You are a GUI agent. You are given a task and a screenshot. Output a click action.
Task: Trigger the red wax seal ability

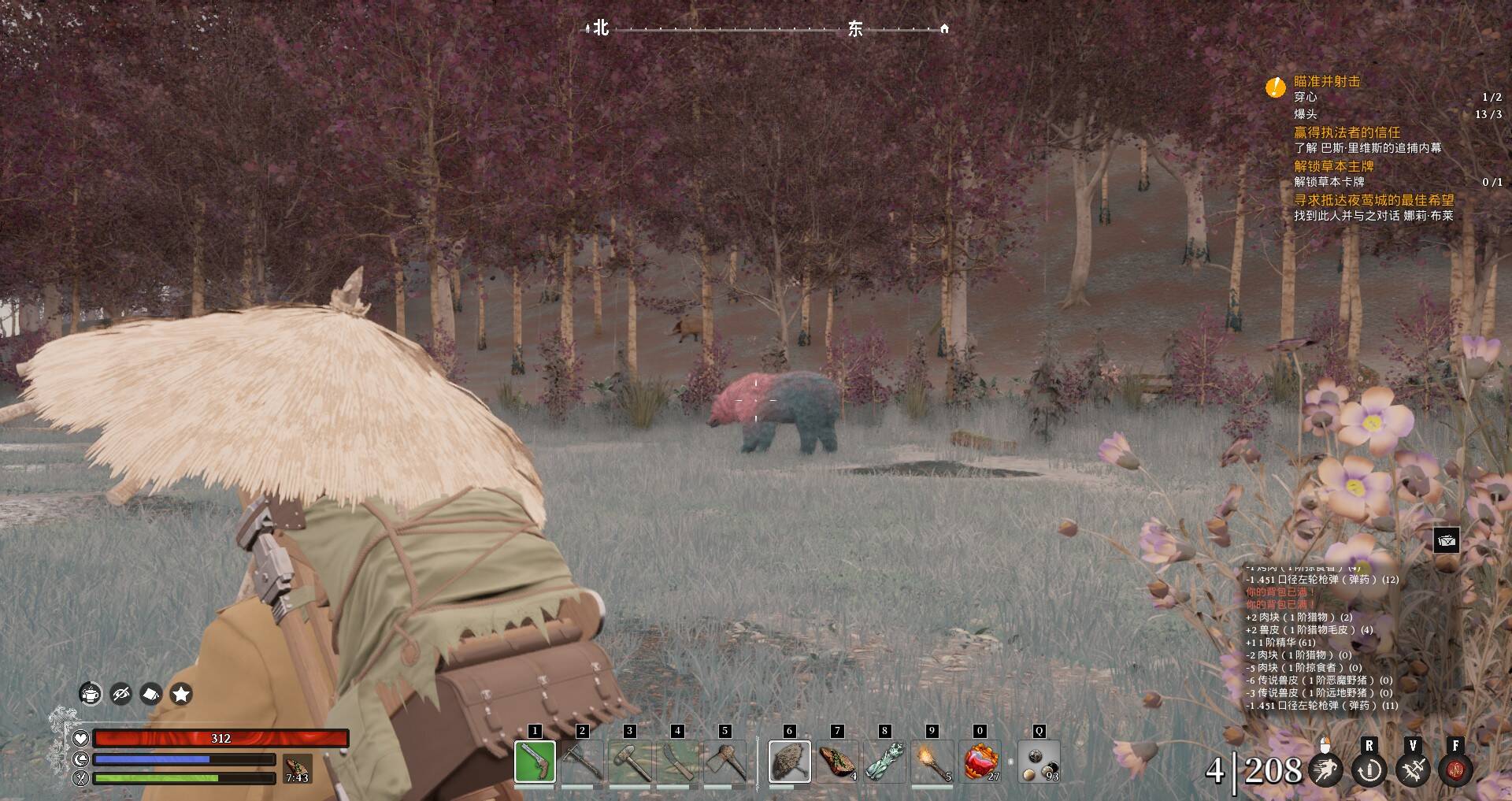pos(1455,769)
